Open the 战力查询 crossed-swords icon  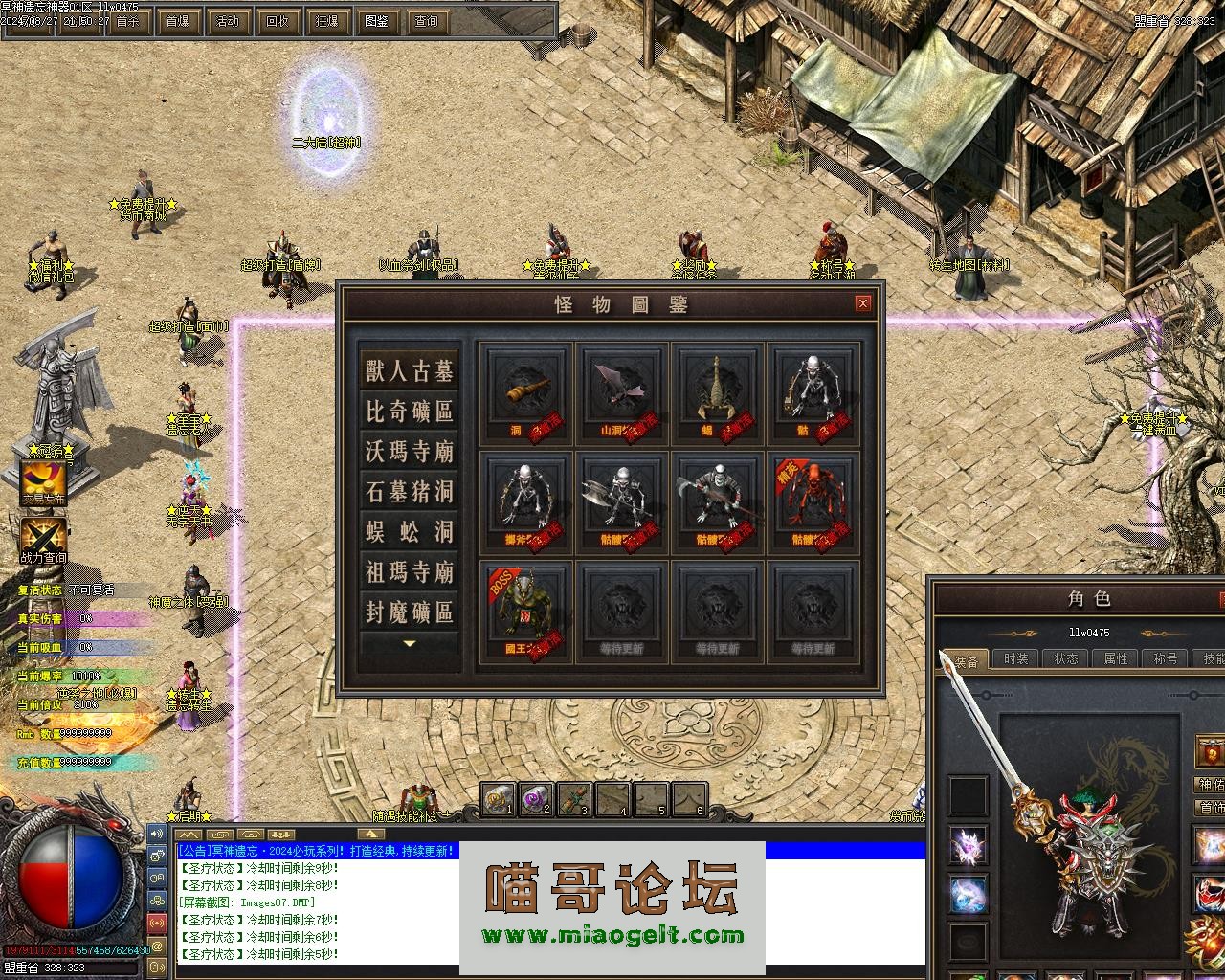tap(44, 539)
